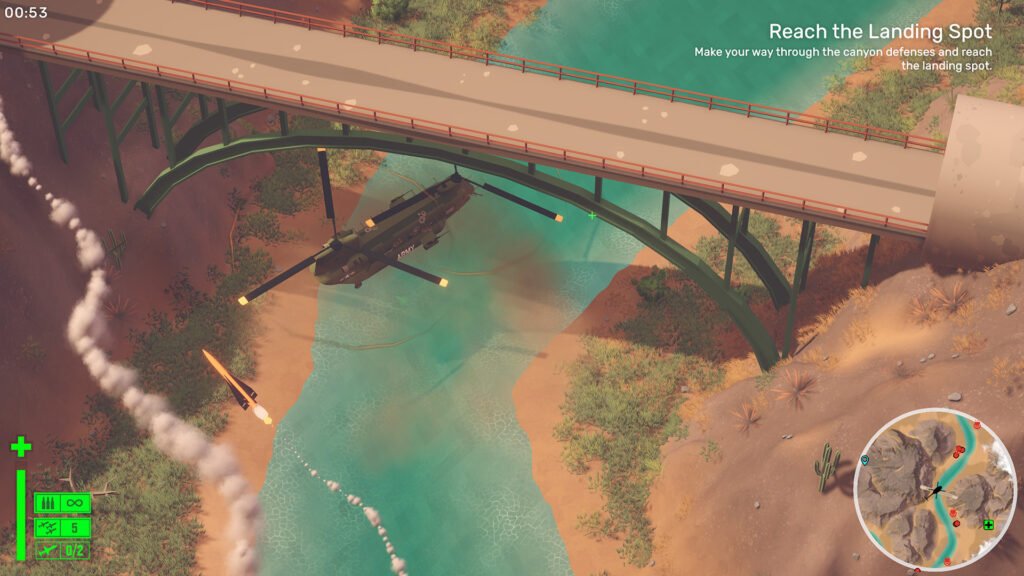The height and width of the screenshot is (576, 1024).
Task: Click the circular canyon minimap
Action: click(936, 490)
